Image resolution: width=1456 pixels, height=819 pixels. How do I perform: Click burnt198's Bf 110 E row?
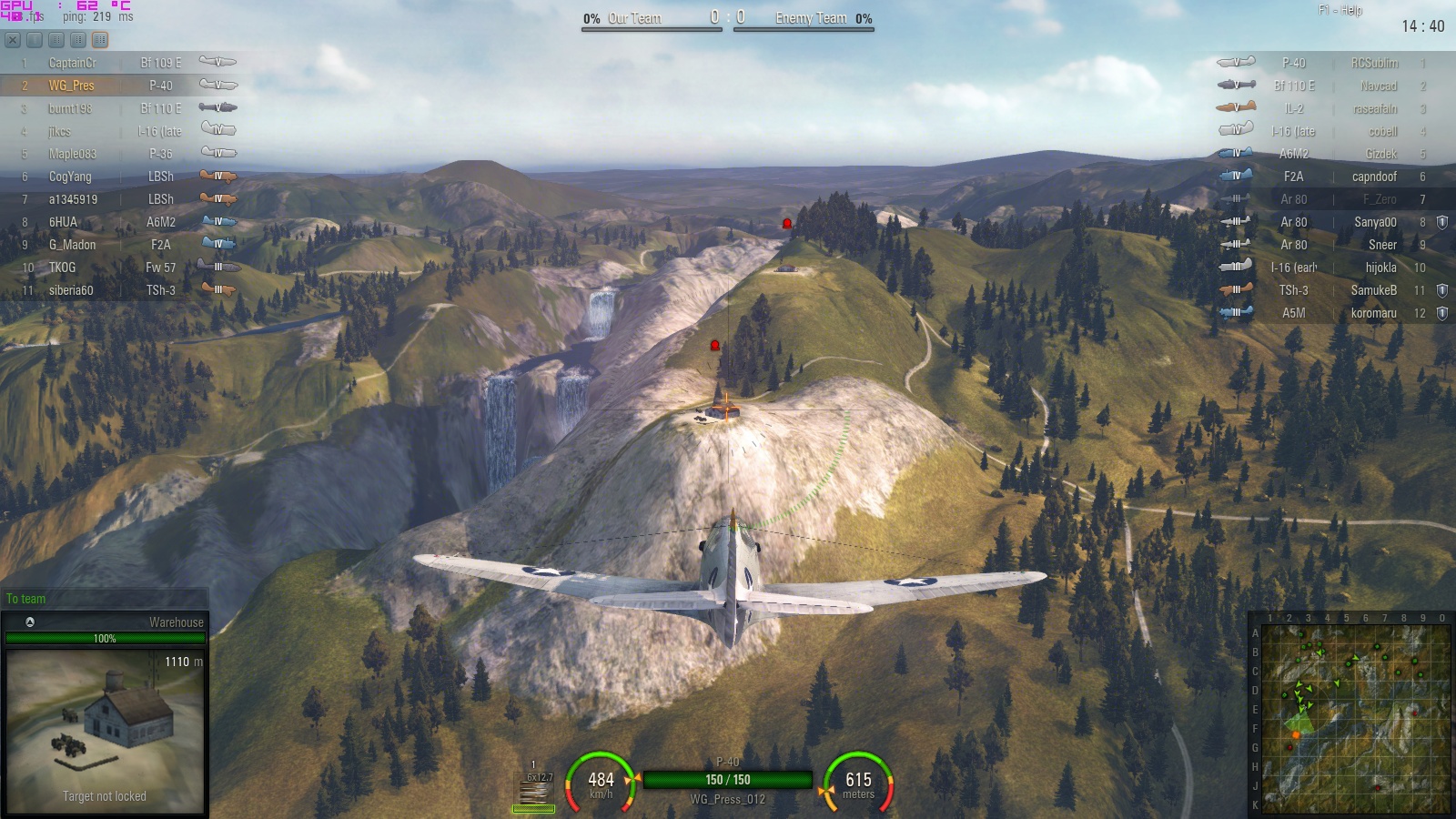[x=118, y=108]
